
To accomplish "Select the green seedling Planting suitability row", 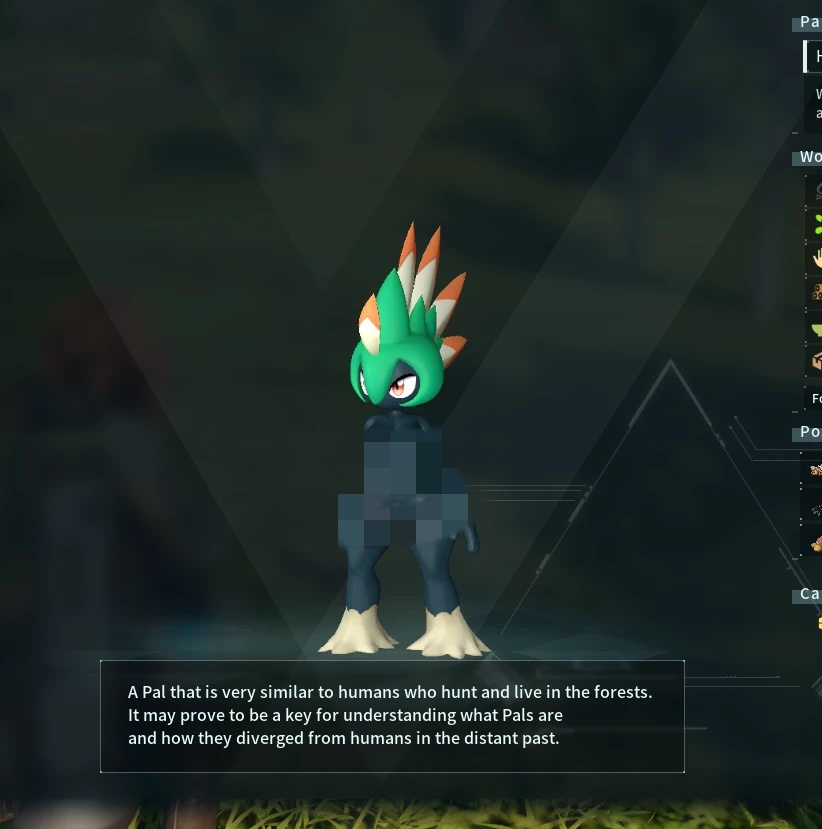I will click(x=817, y=224).
